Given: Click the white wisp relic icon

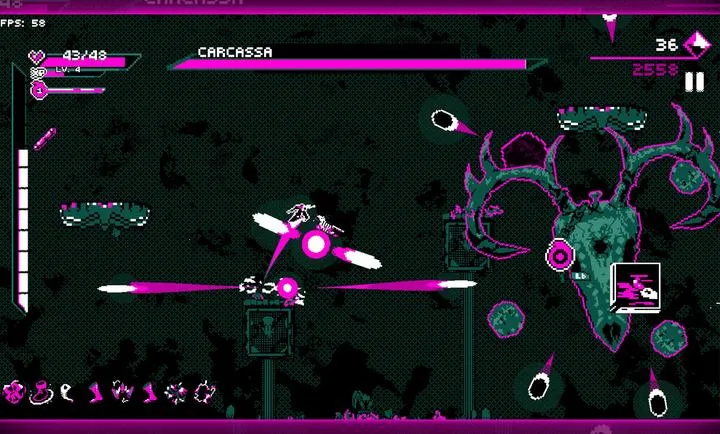Looking at the screenshot, I should click(67, 390).
